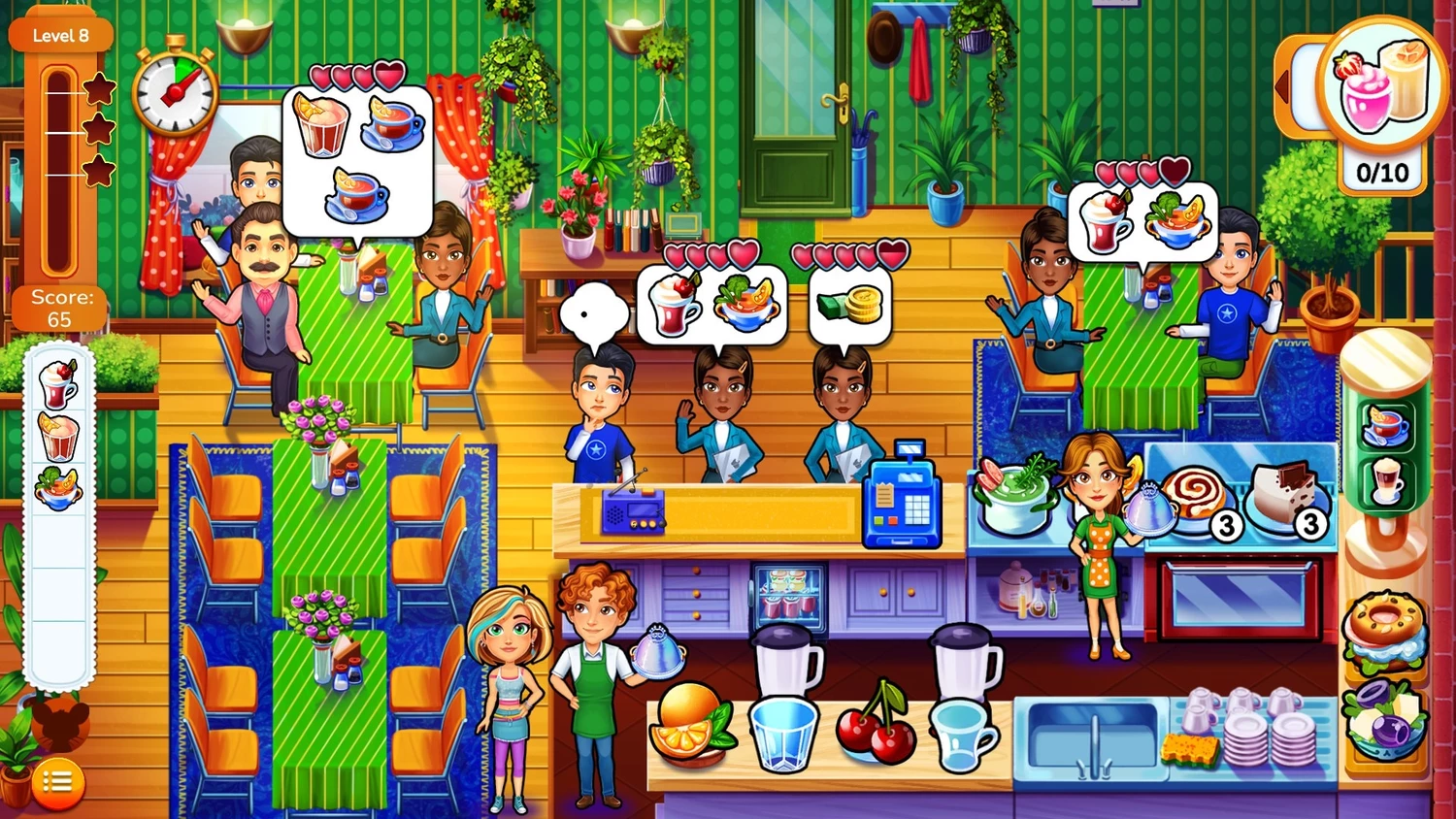Pick the cherries on the counter
Image resolution: width=1456 pixels, height=819 pixels.
pyautogui.click(x=877, y=724)
